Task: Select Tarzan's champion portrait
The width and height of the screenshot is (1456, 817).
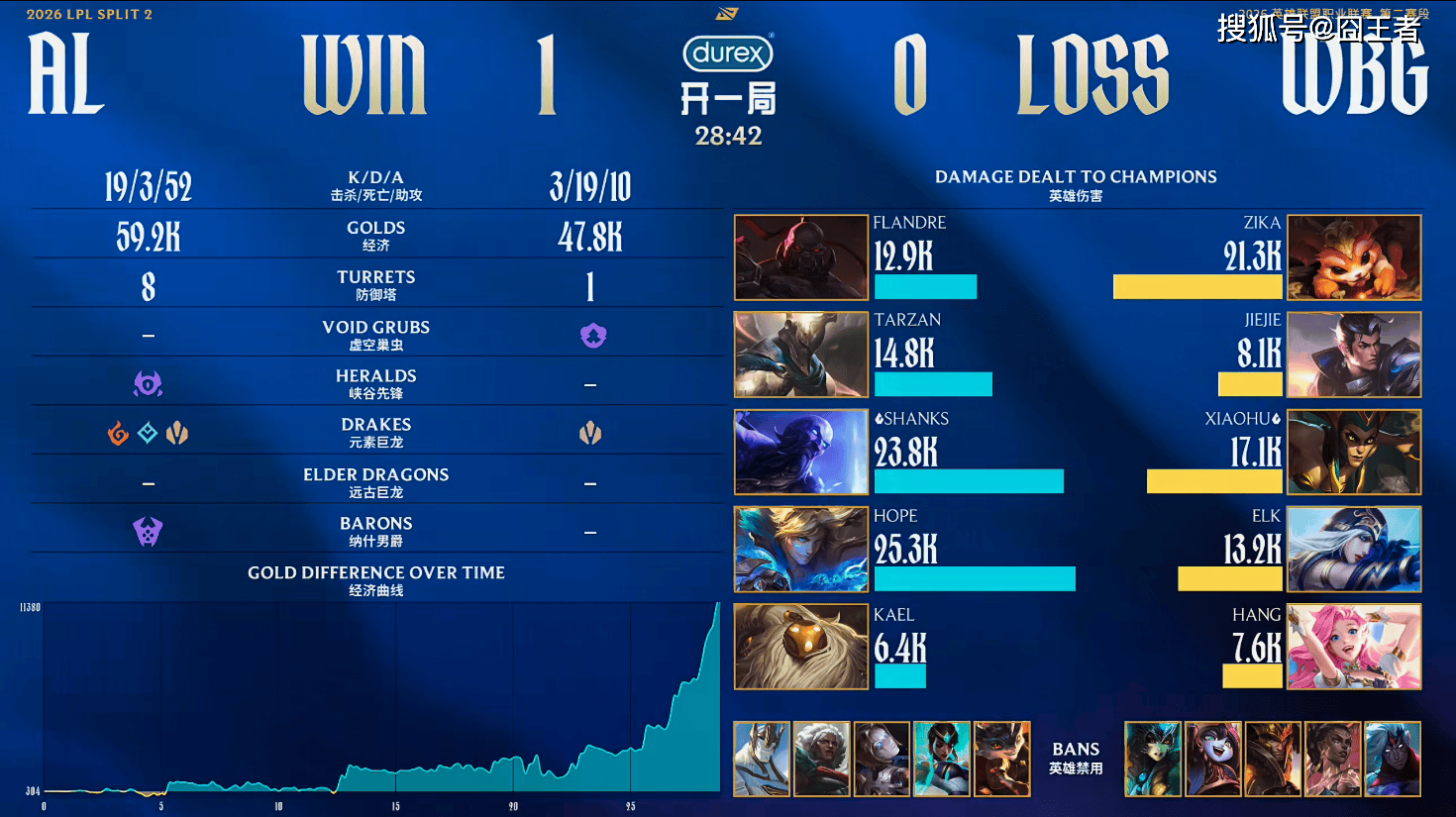Action: click(800, 355)
